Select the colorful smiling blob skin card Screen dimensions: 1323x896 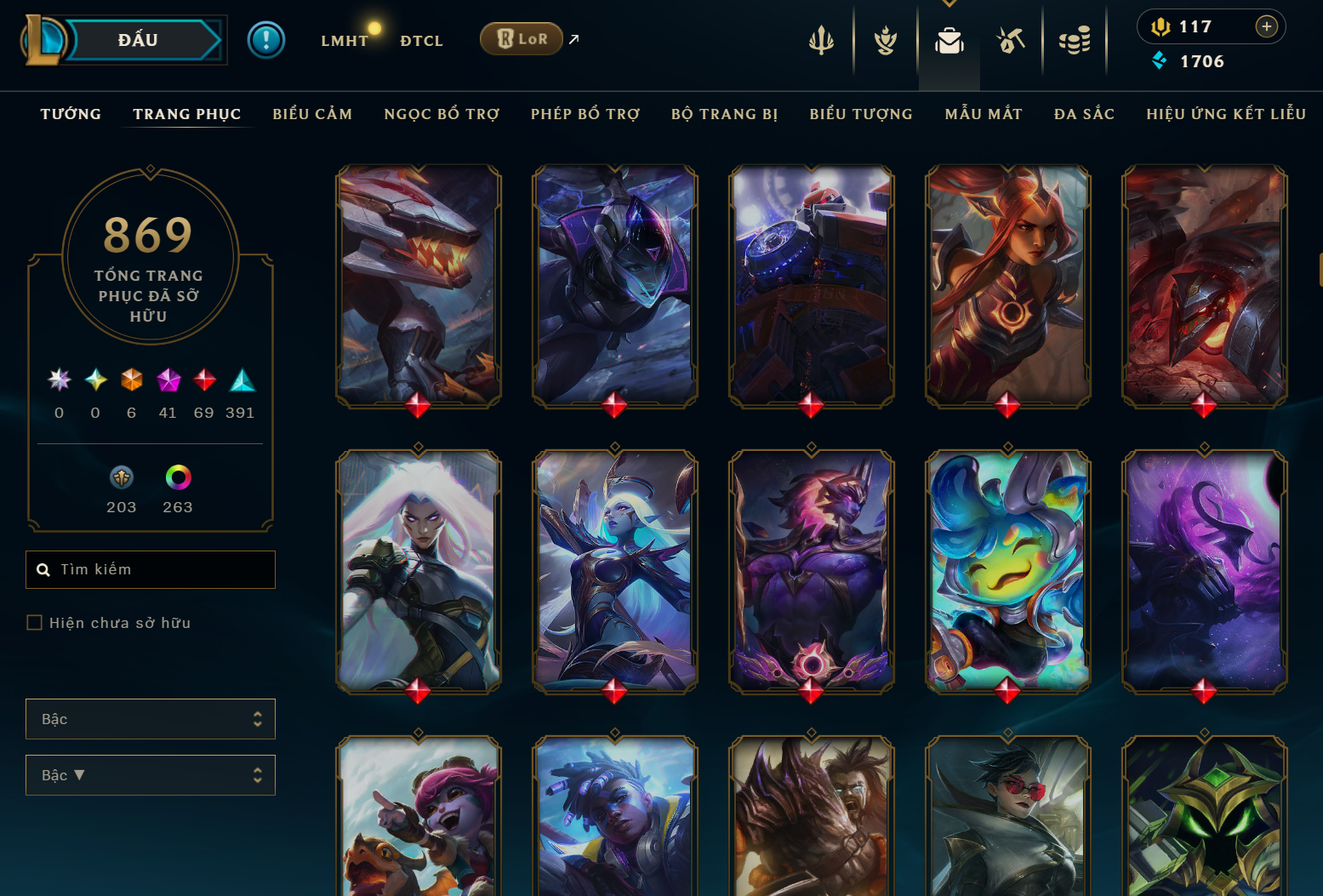[x=1007, y=570]
